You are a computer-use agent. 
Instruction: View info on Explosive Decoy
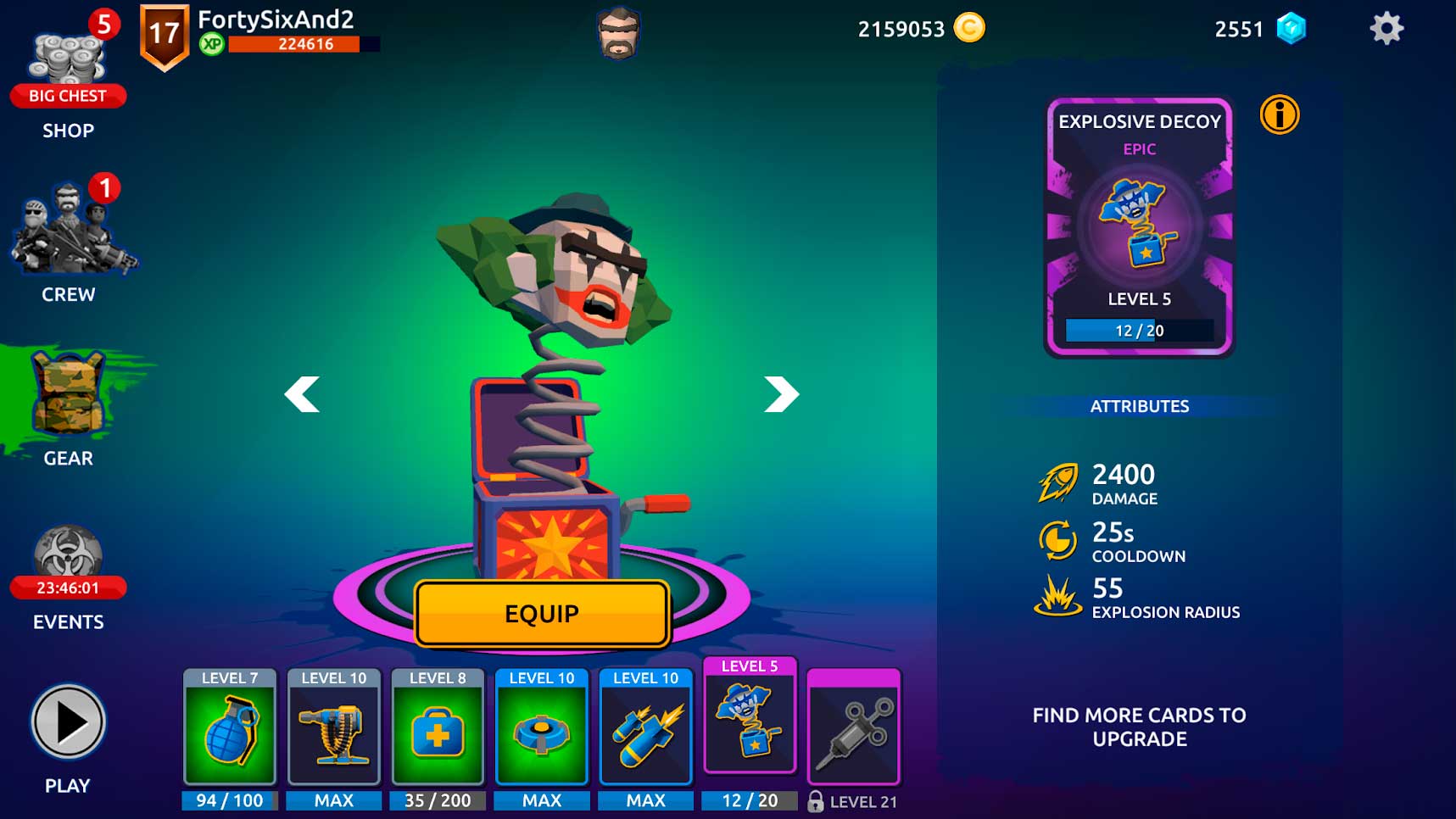point(1279,114)
